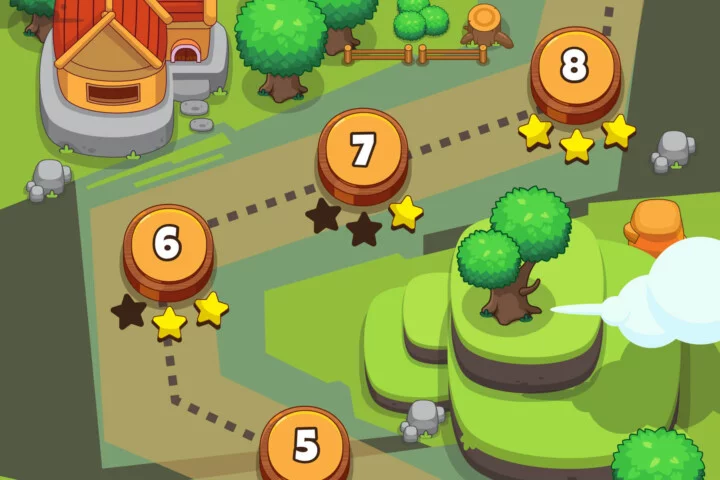Choose the level 7 button
Viewport: 720px width, 480px height.
click(362, 151)
